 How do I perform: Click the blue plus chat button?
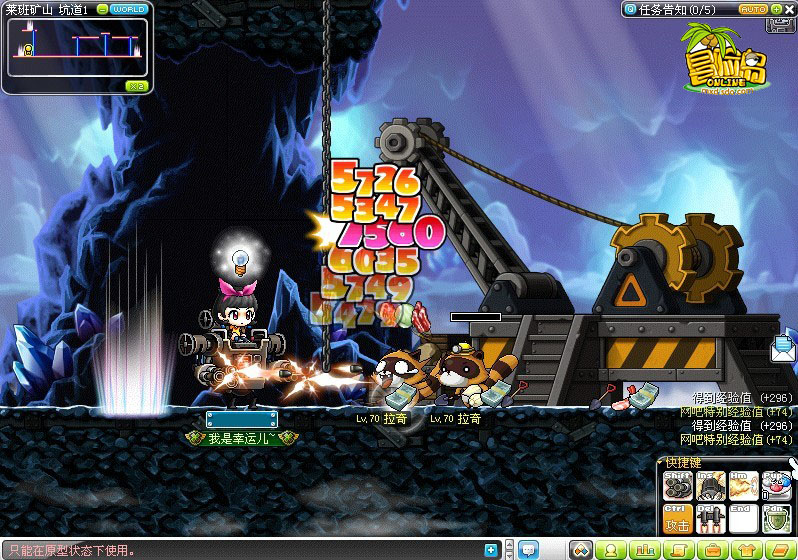tap(490, 550)
